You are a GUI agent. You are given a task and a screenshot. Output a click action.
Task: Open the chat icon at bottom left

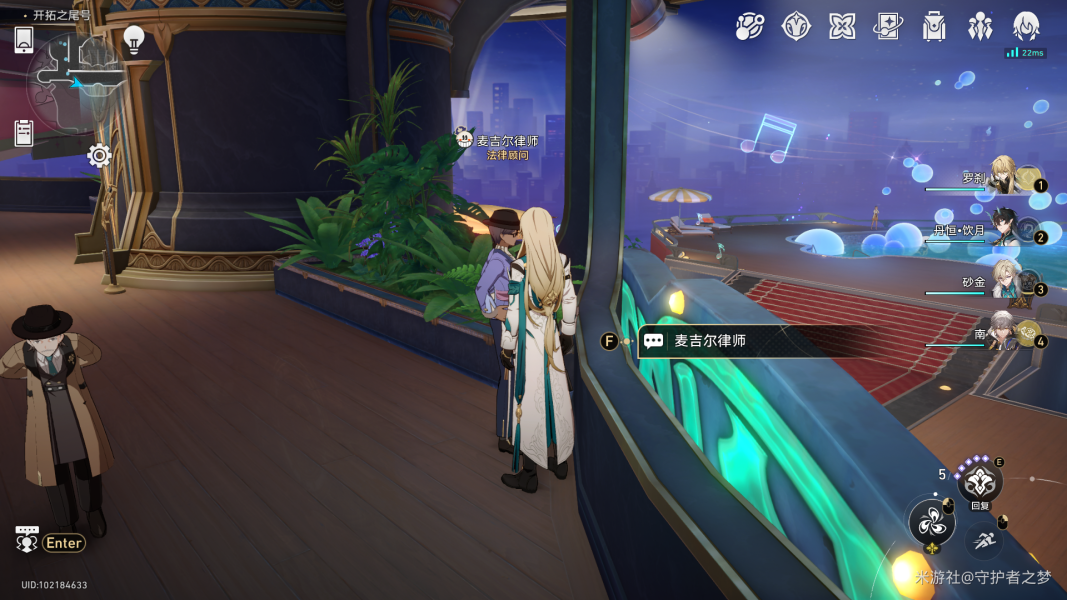point(27,540)
